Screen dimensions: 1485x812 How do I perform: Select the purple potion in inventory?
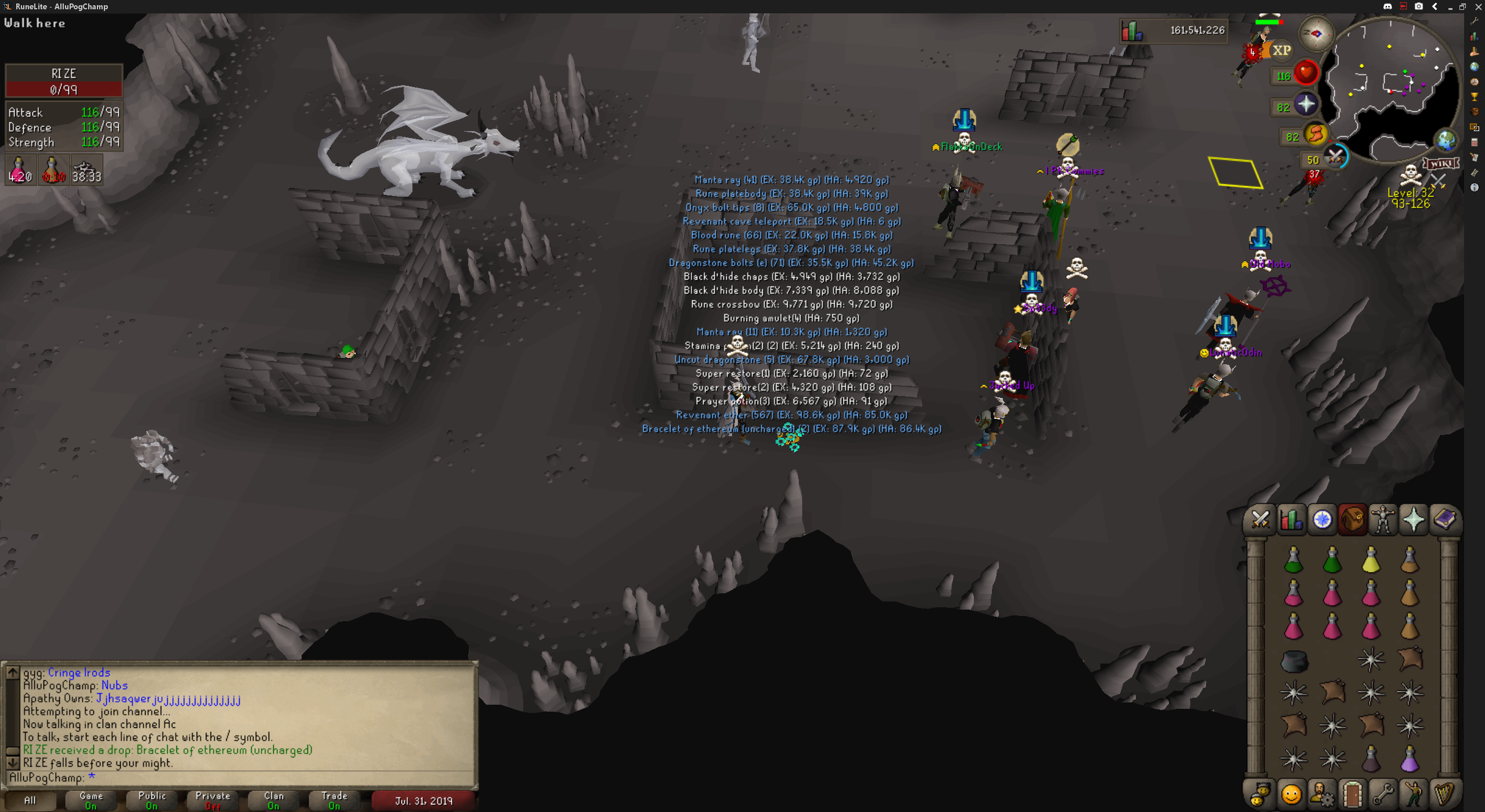click(1410, 759)
